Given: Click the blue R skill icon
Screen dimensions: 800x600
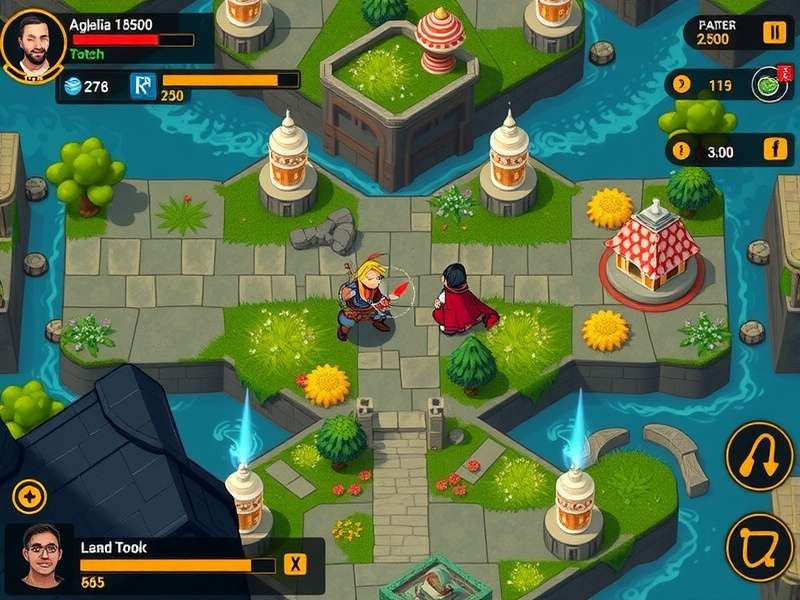Looking at the screenshot, I should click(x=143, y=87).
